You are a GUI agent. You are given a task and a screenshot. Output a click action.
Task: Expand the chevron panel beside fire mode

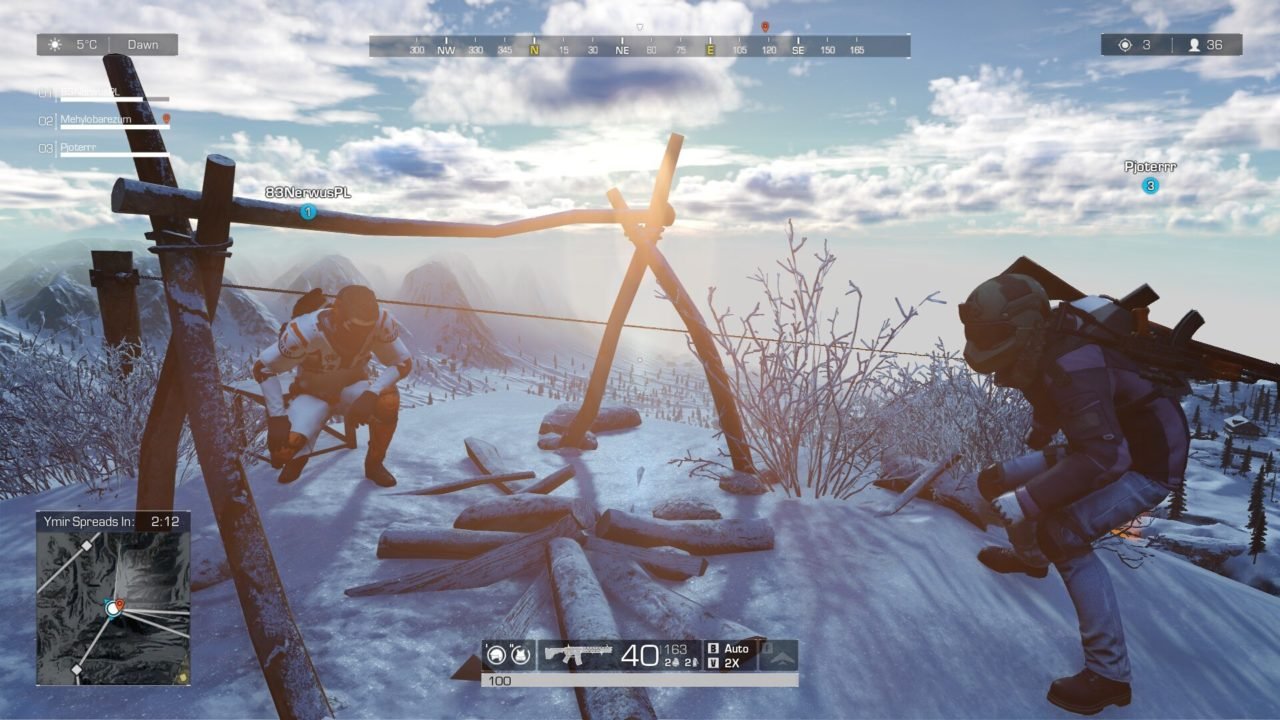tap(784, 657)
